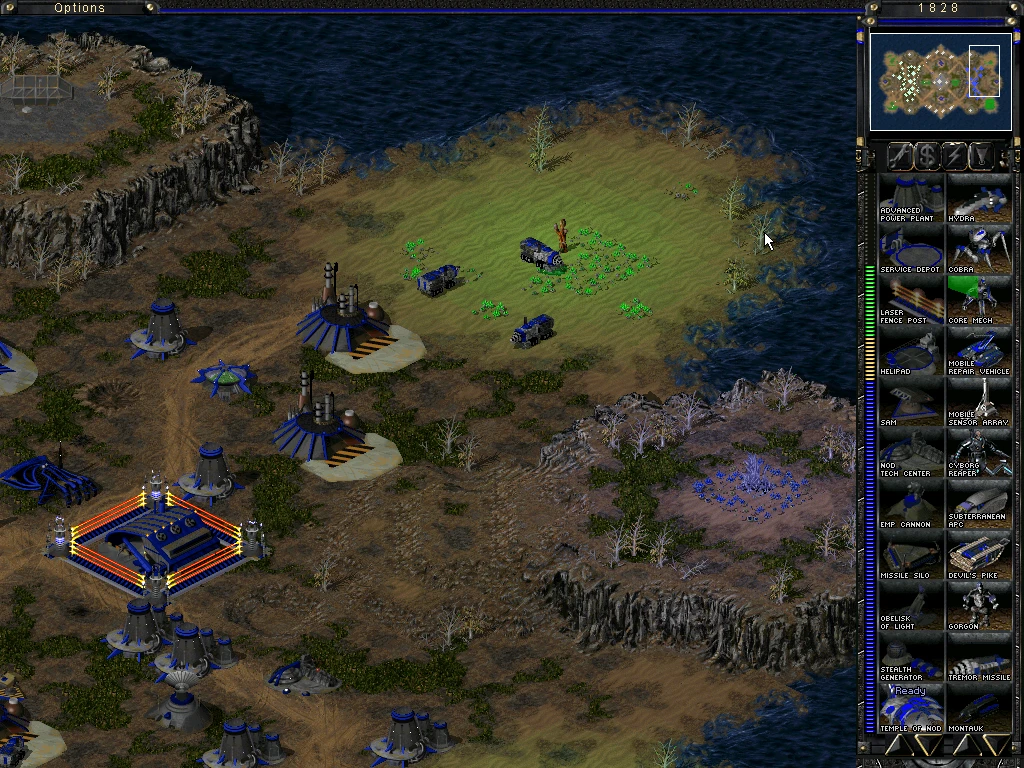Select the SAM site build icon
The height and width of the screenshot is (768, 1024).
[x=911, y=403]
